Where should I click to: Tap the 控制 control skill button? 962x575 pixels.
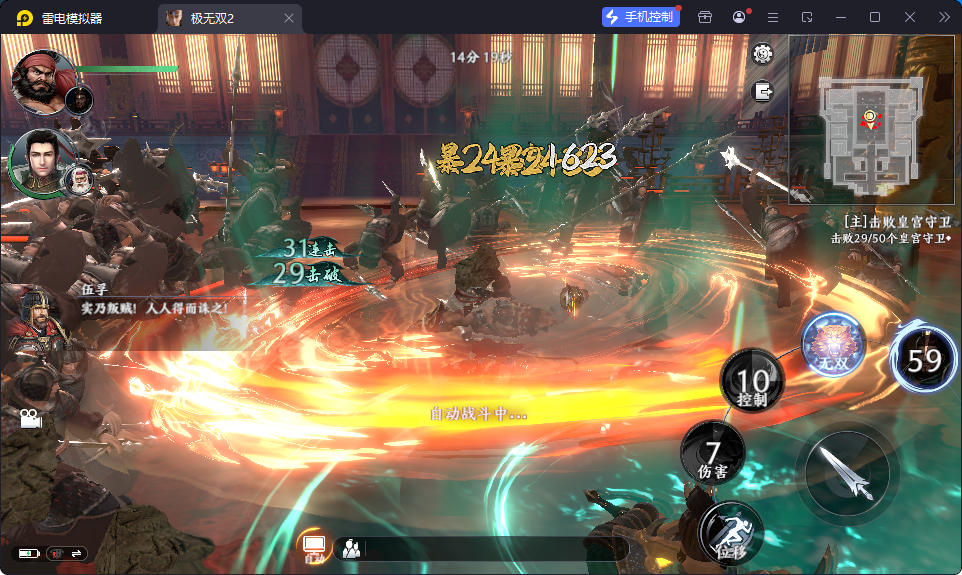click(753, 385)
